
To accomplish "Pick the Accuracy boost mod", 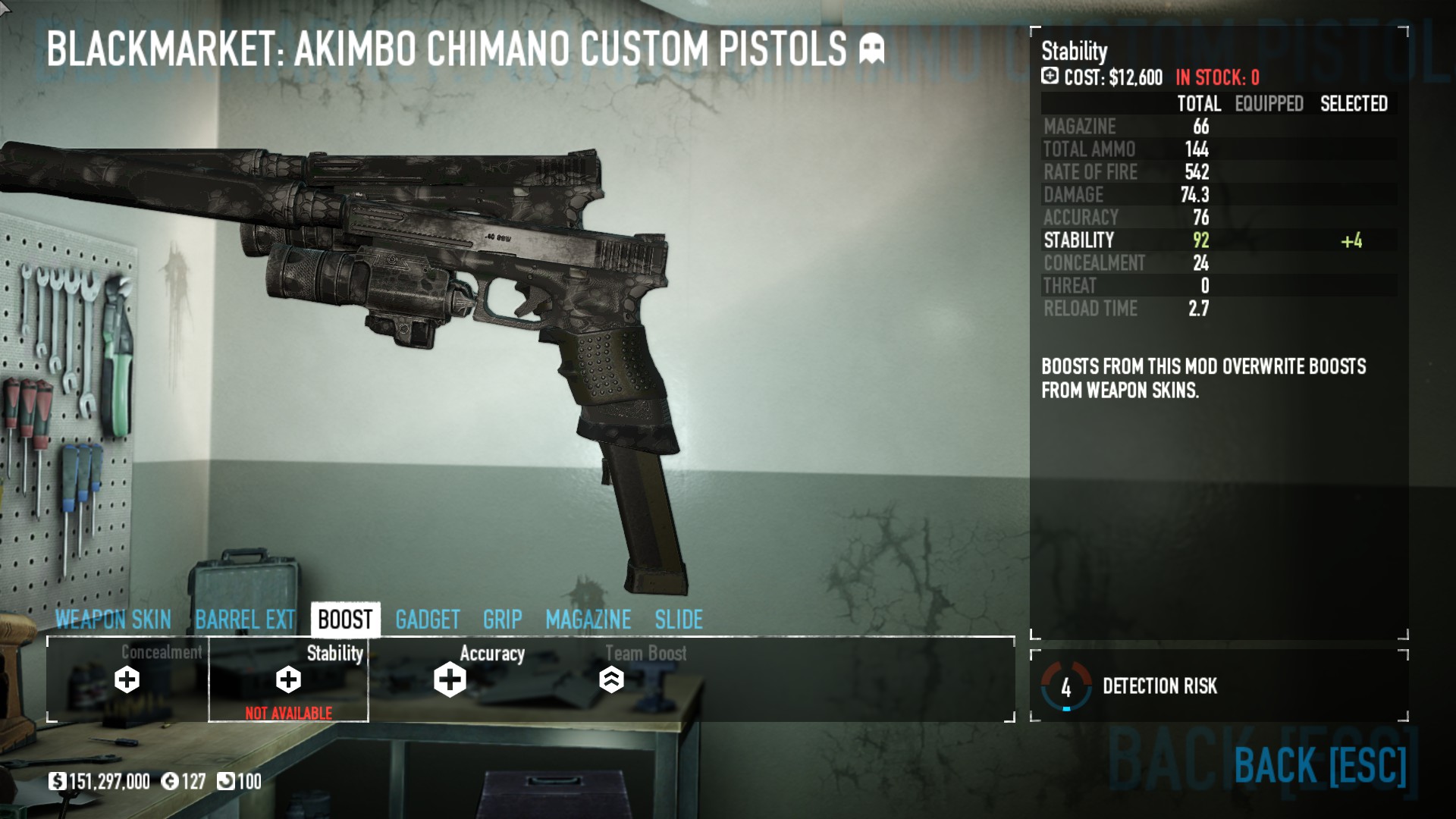I will click(x=450, y=679).
